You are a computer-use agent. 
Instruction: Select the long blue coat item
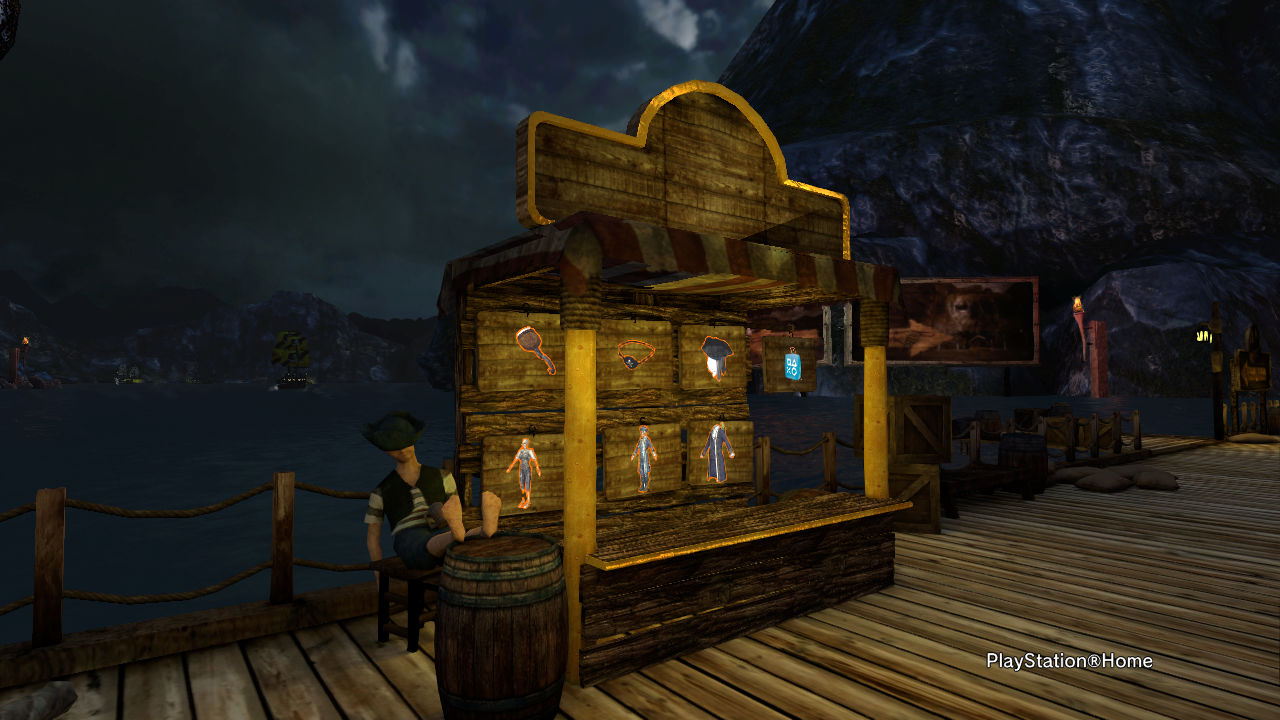[719, 450]
